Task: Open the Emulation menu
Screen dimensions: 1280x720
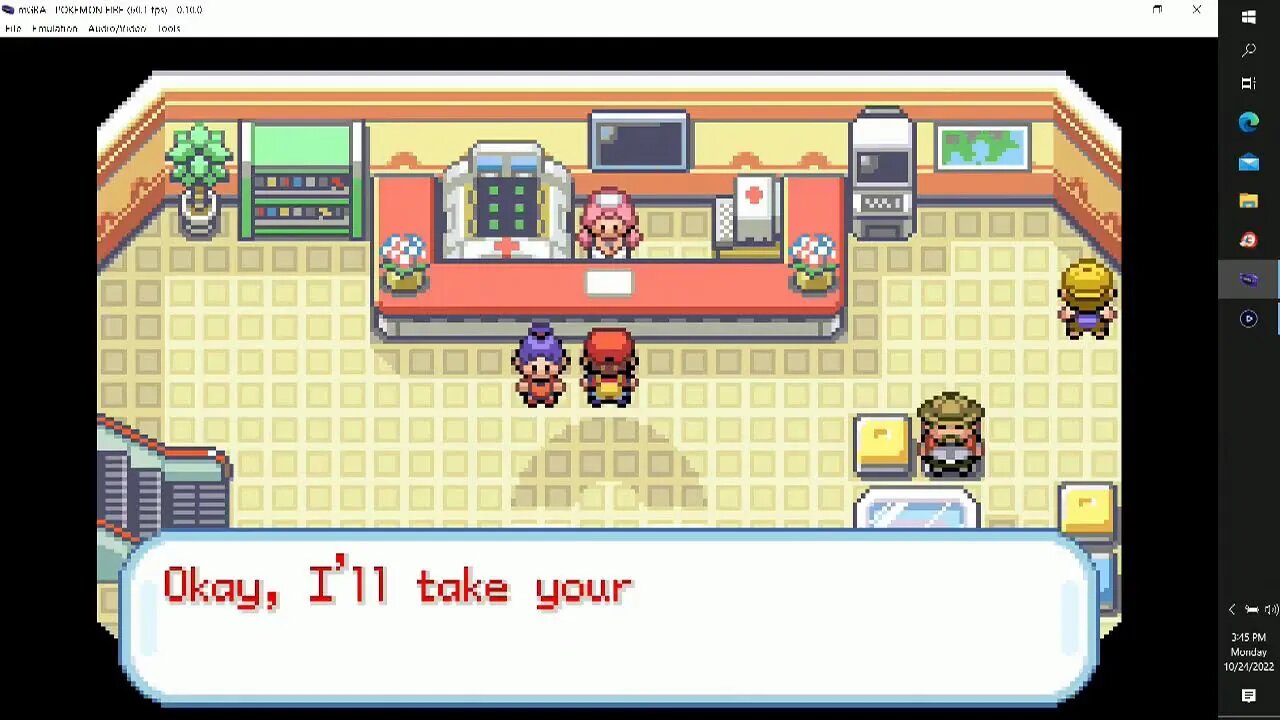Action: [x=58, y=28]
